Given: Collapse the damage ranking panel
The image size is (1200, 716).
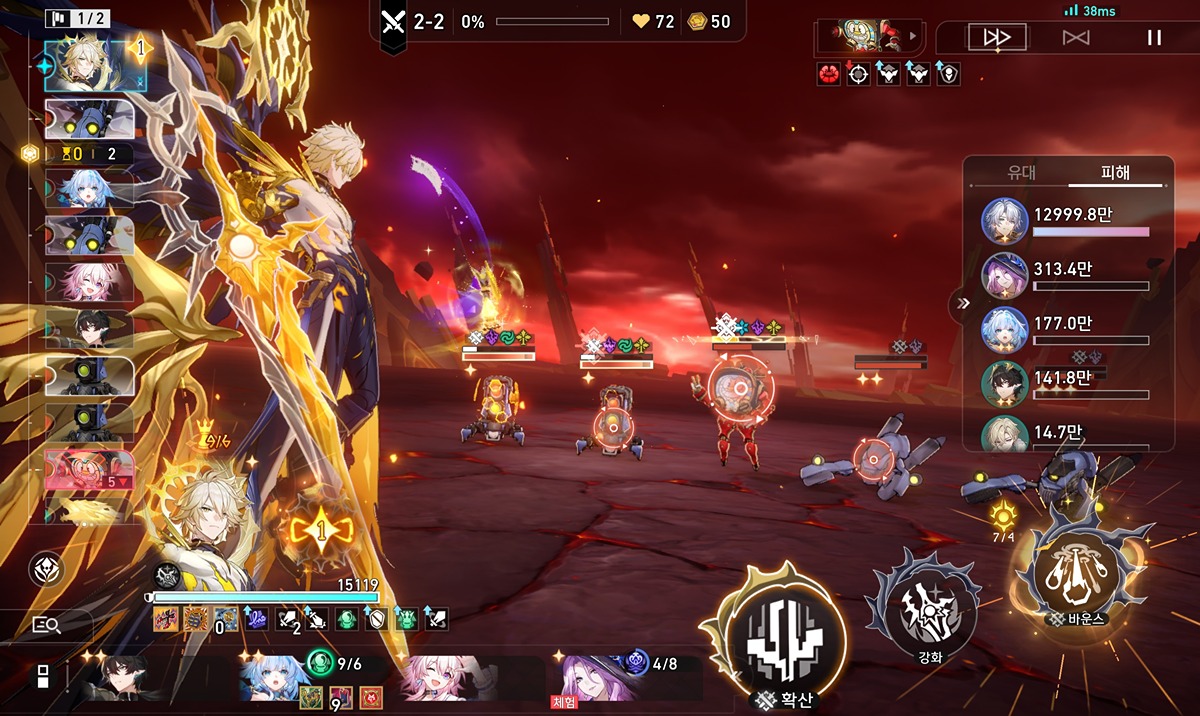Looking at the screenshot, I should tap(963, 303).
